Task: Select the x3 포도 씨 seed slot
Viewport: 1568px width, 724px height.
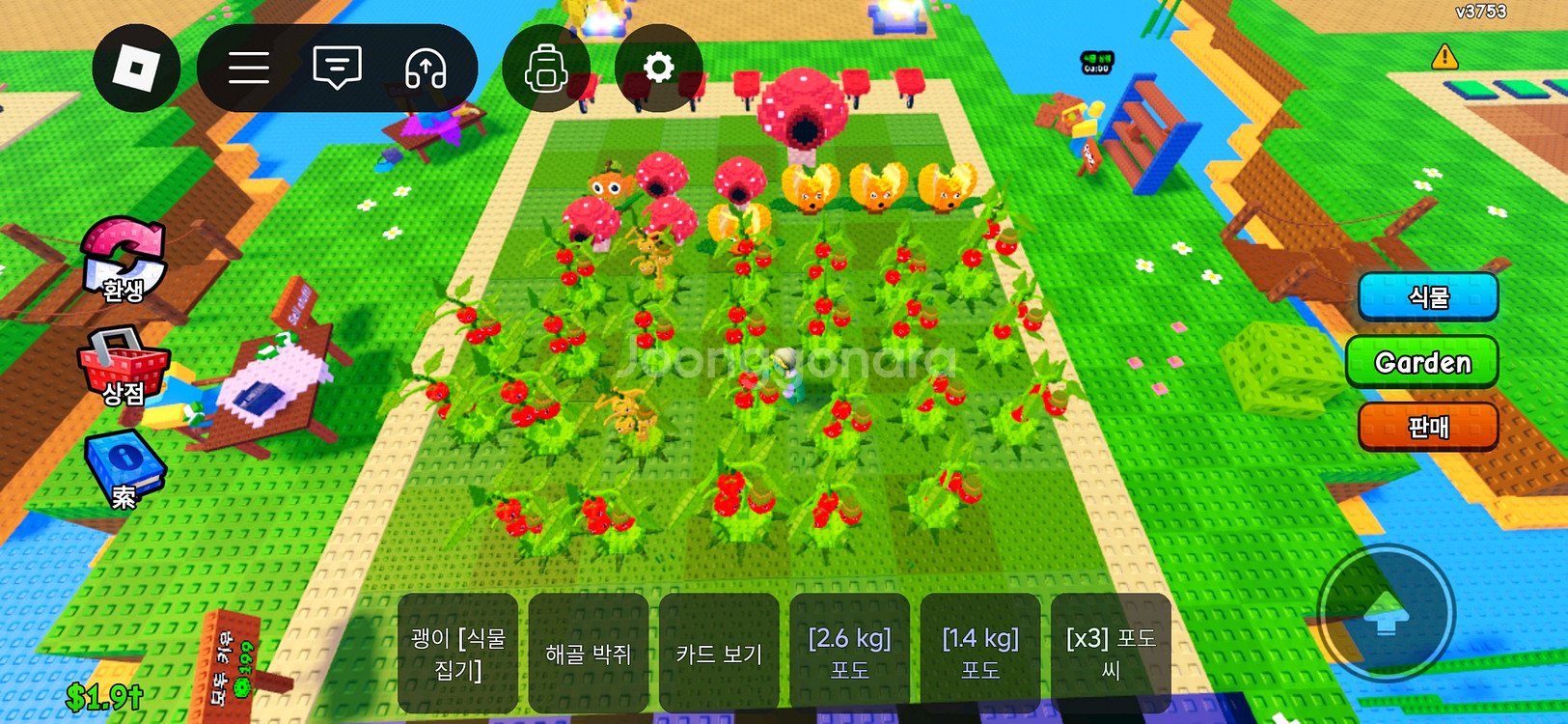Action: tap(1111, 654)
